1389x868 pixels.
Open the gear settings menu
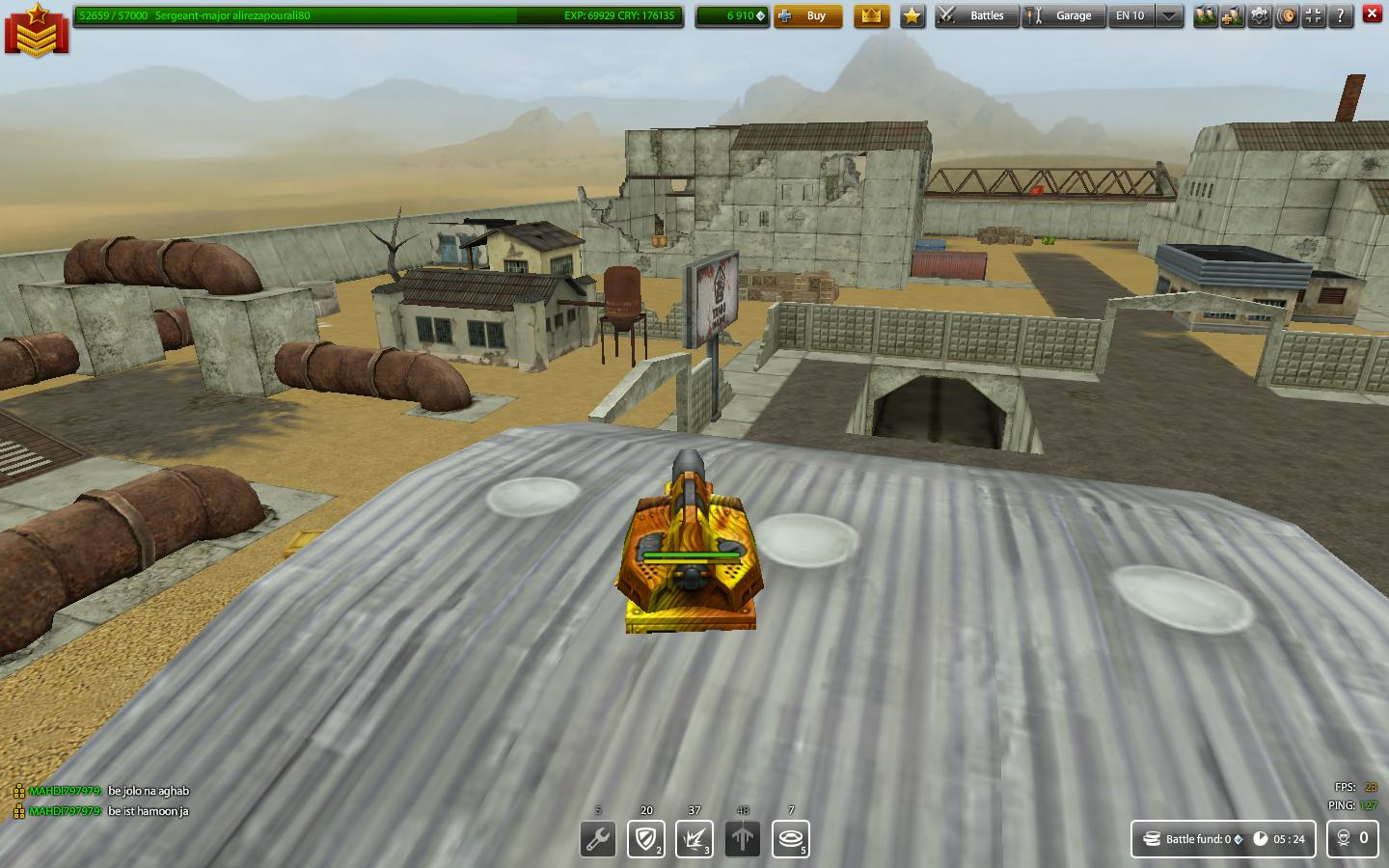1260,16
